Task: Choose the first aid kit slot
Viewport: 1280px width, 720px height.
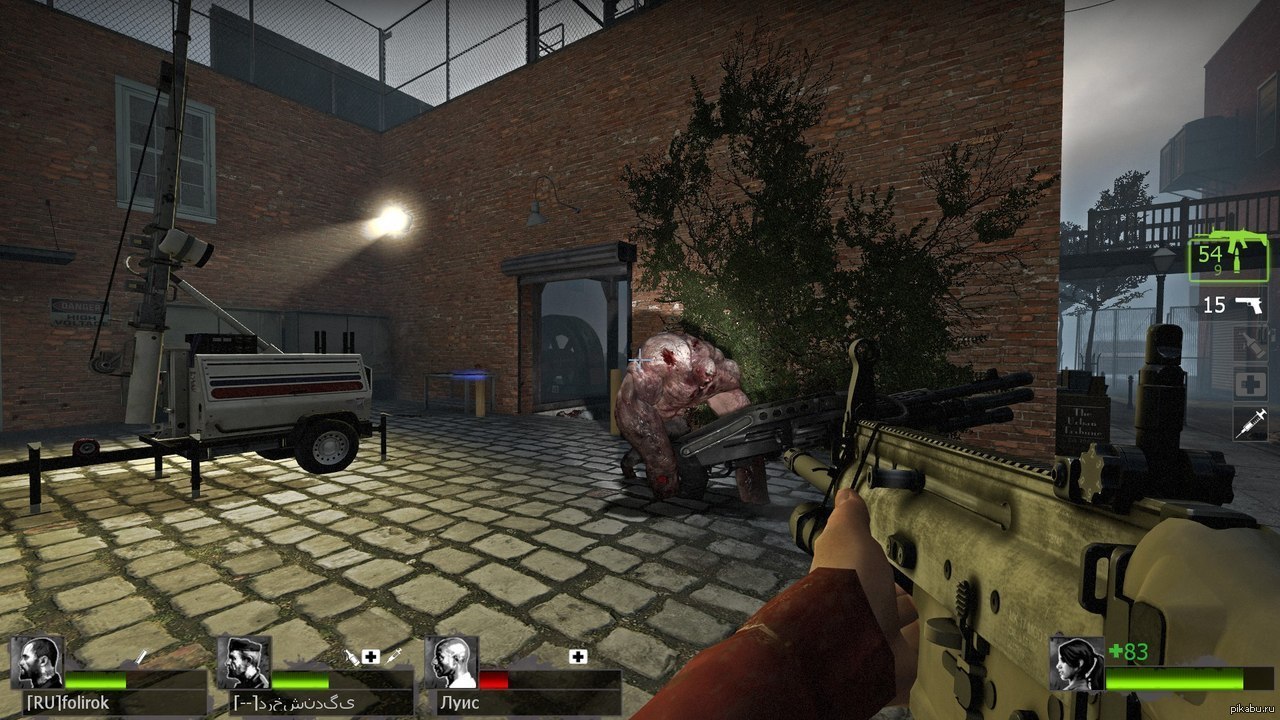Action: point(1250,384)
